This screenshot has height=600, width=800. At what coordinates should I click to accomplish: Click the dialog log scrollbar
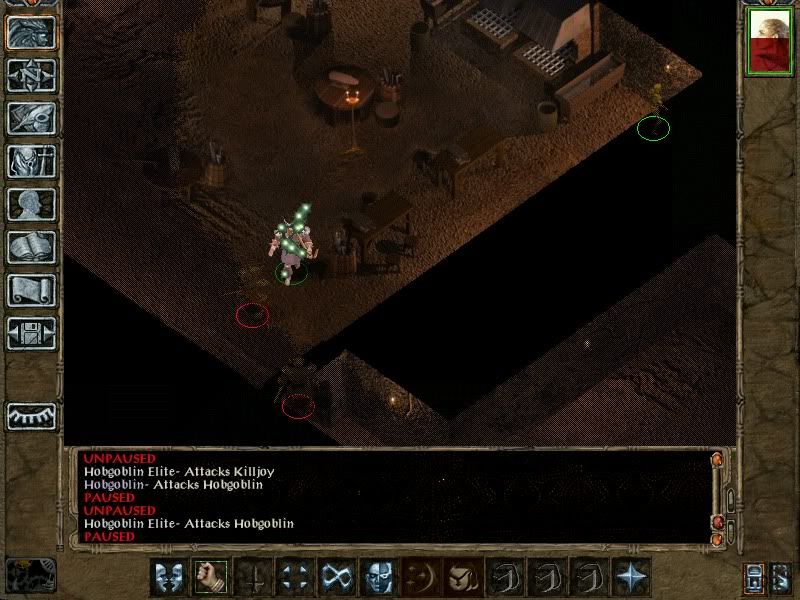[x=718, y=495]
